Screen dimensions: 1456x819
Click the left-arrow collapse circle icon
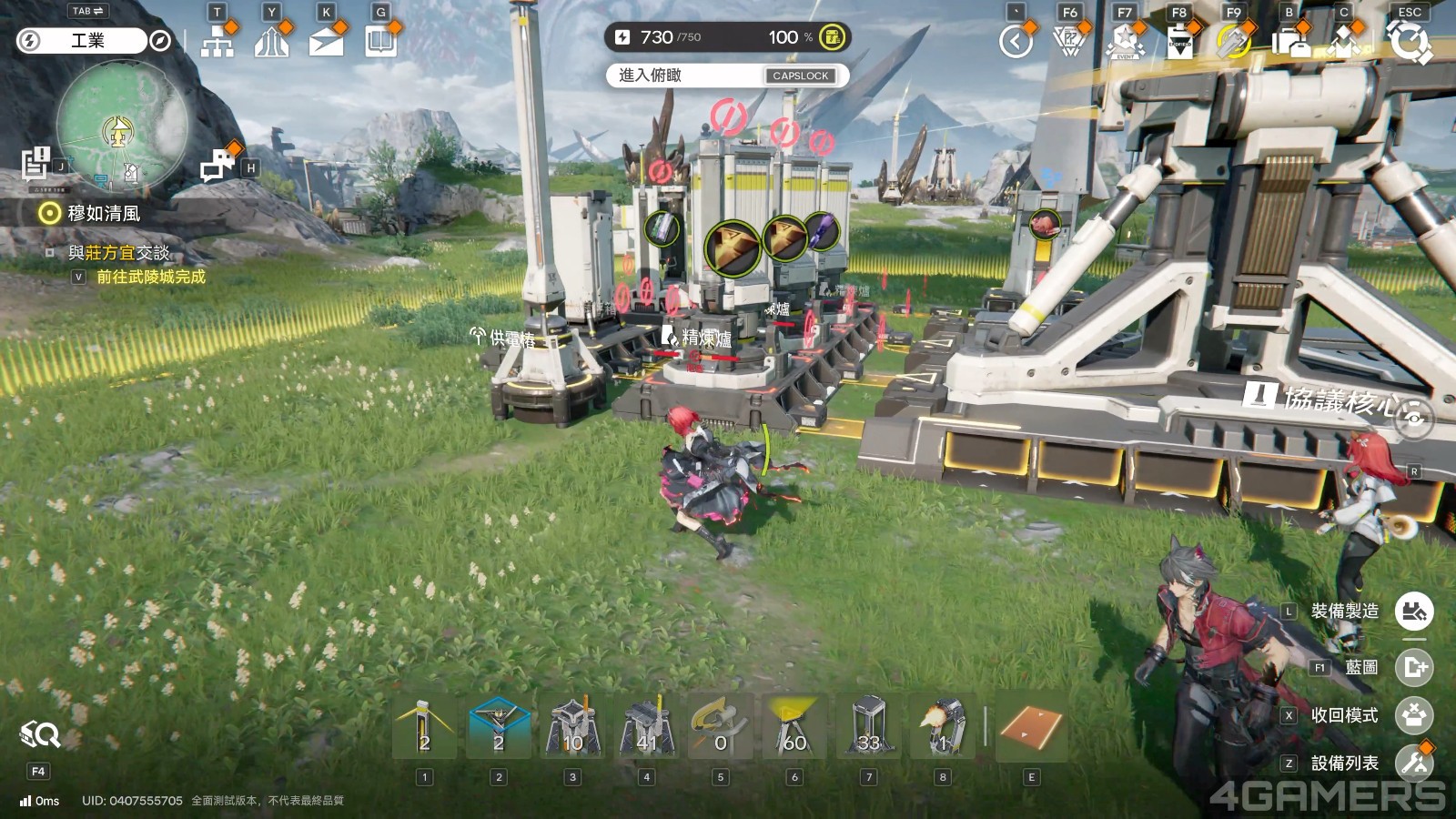pos(1016,41)
